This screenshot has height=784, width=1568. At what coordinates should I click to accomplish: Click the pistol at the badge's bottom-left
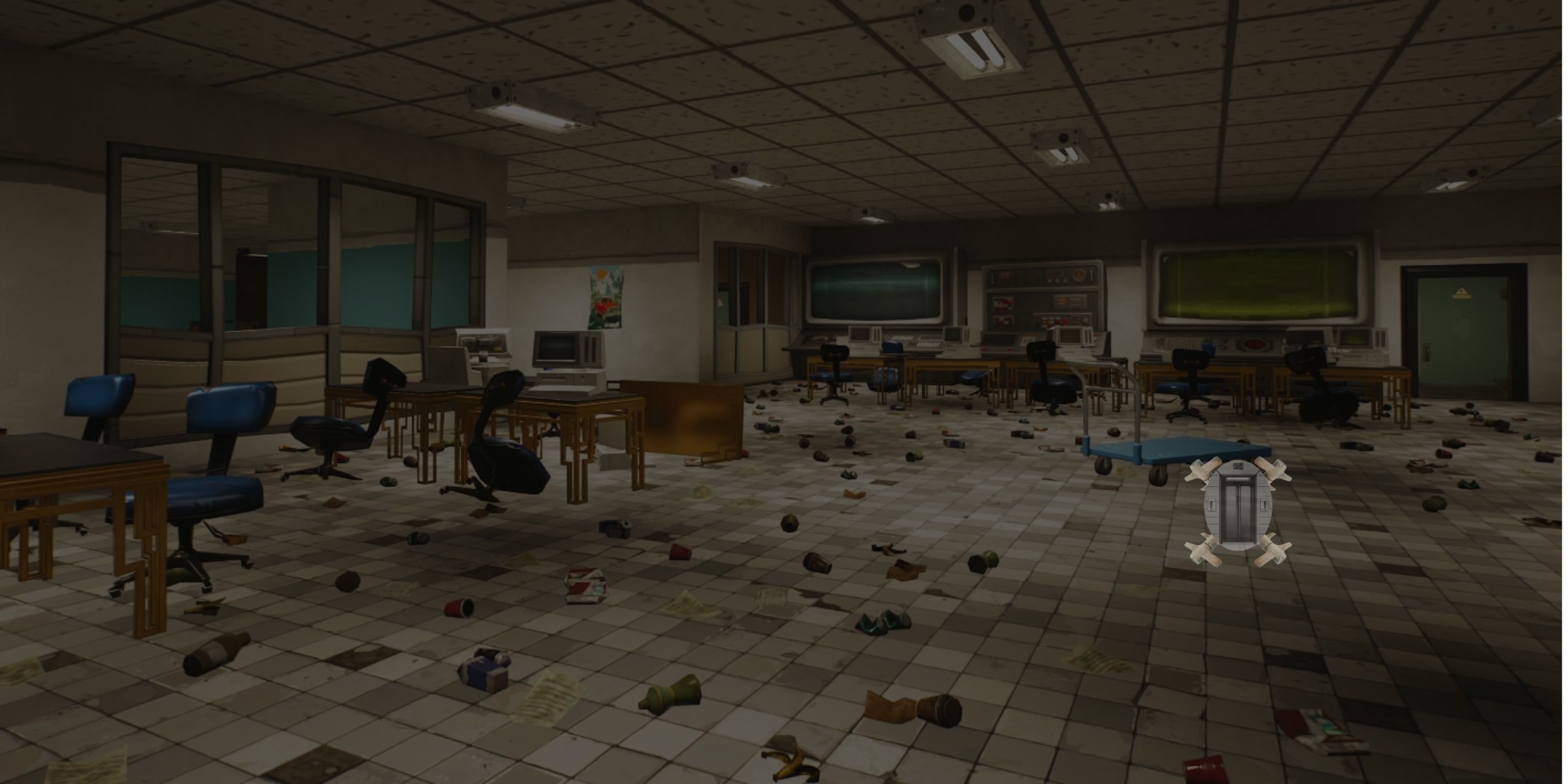[1204, 551]
